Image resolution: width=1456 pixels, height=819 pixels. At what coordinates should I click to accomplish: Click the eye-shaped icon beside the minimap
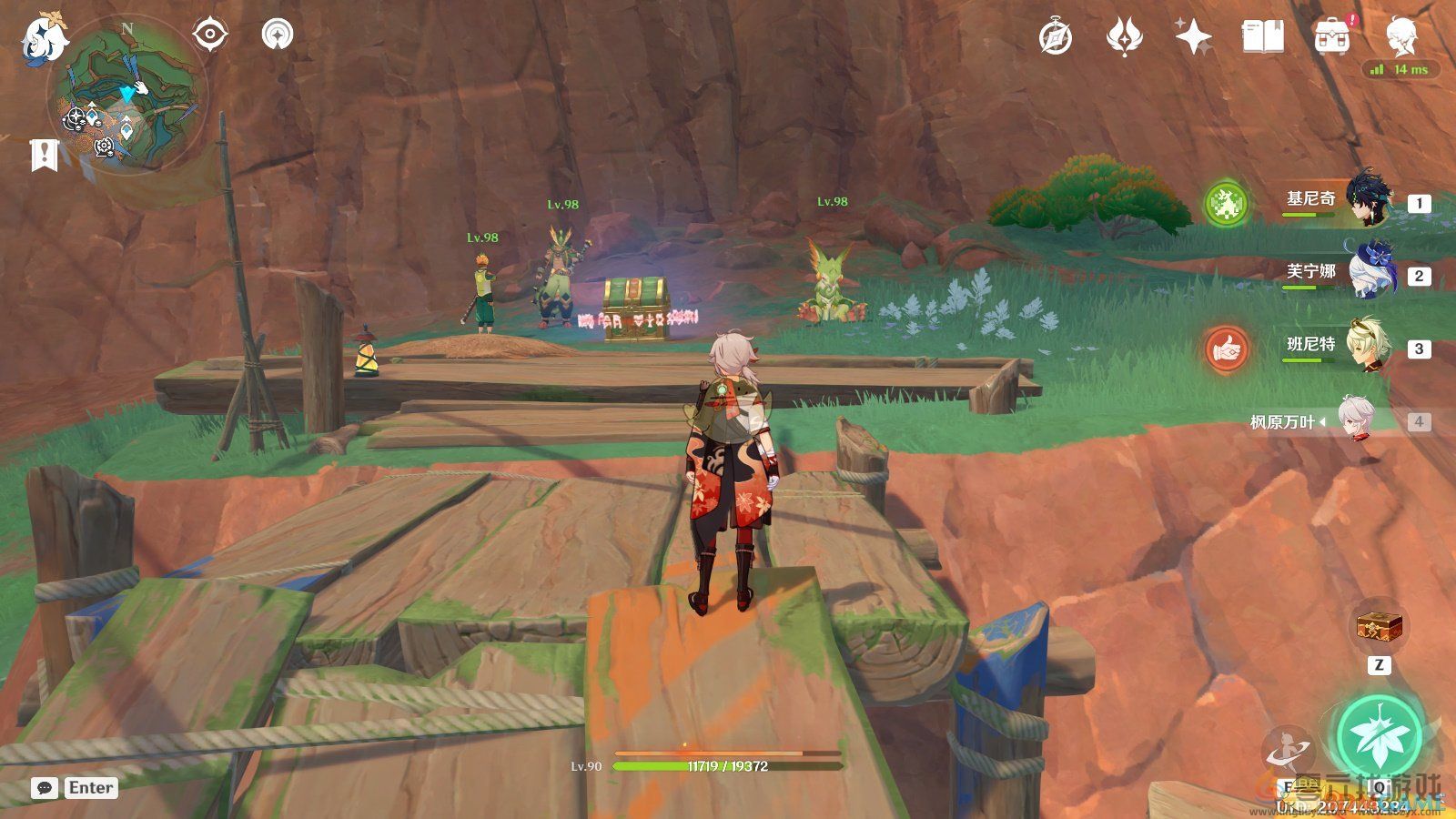tap(210, 35)
